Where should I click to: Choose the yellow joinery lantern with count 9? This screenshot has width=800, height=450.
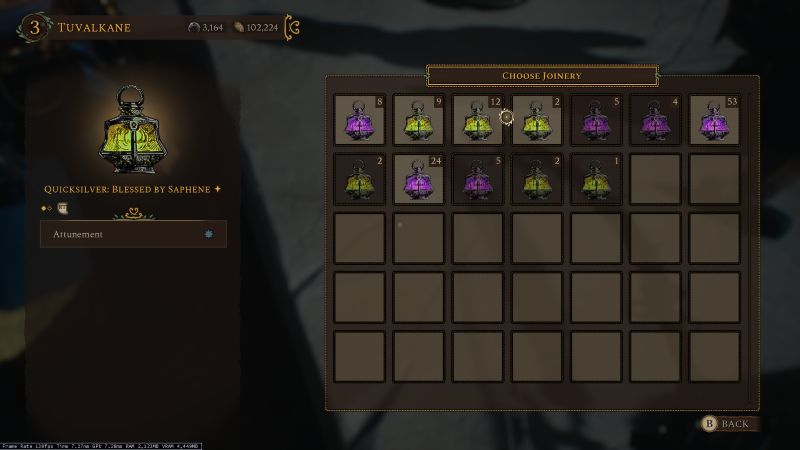(x=418, y=120)
